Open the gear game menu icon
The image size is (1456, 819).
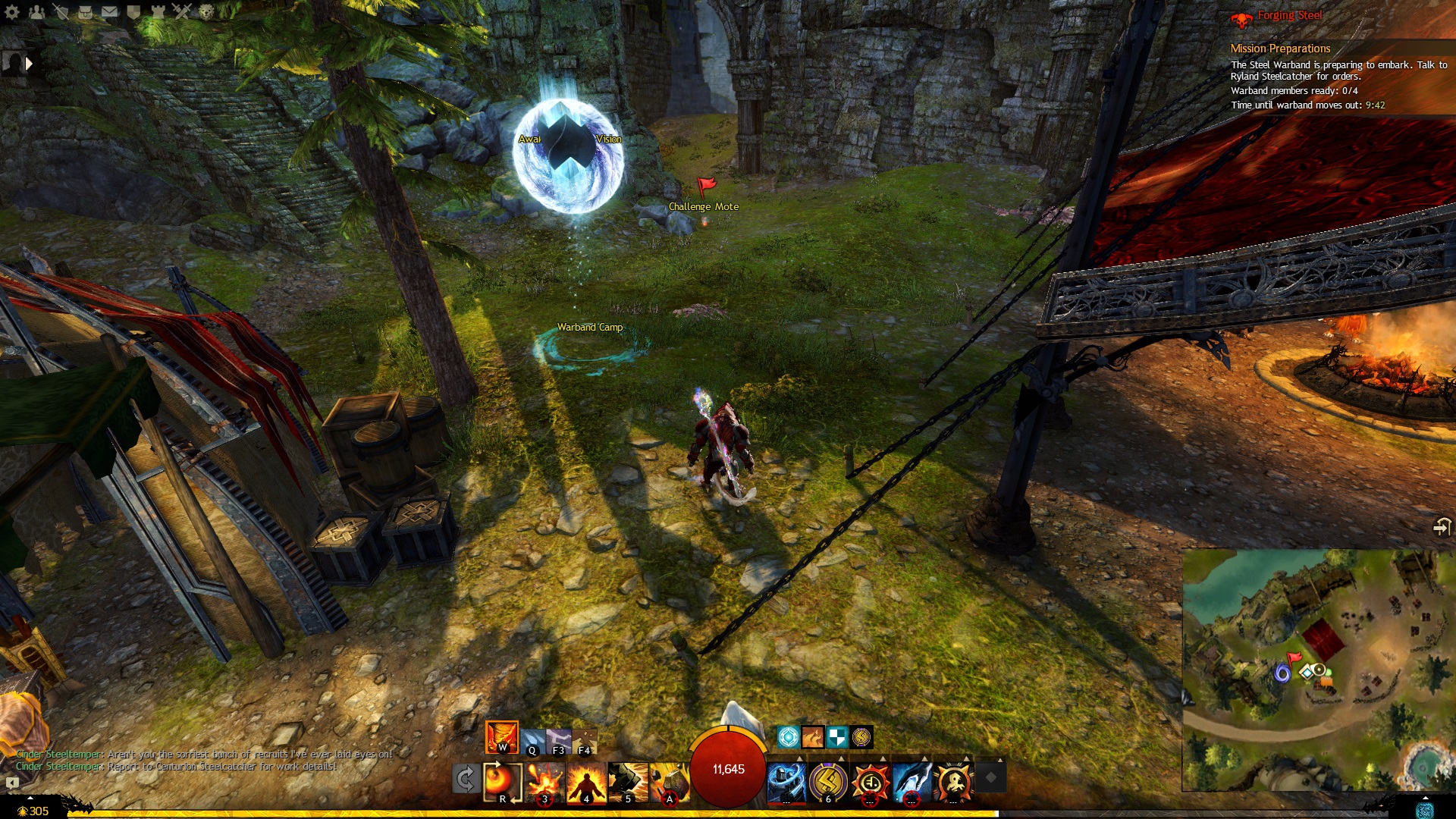tap(12, 11)
